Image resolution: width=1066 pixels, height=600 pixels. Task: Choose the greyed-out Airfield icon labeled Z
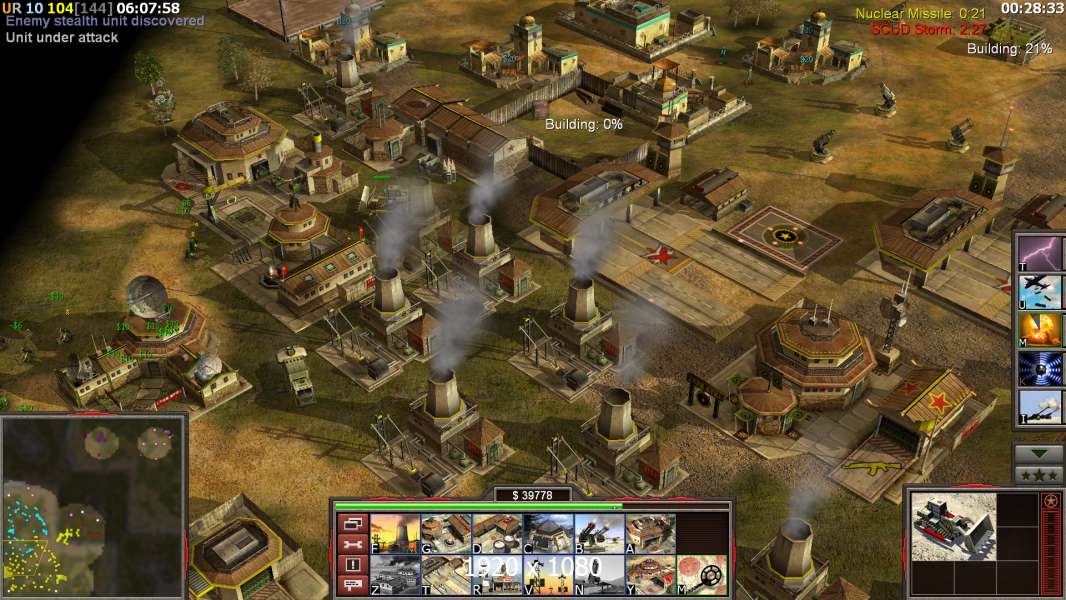click(x=395, y=575)
